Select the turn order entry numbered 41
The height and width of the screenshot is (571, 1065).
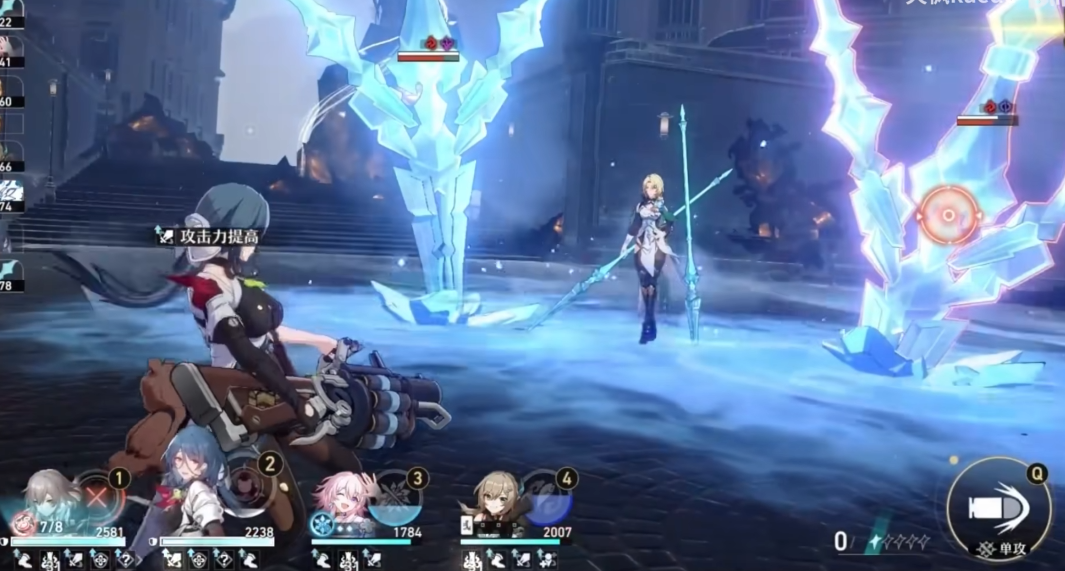(11, 48)
